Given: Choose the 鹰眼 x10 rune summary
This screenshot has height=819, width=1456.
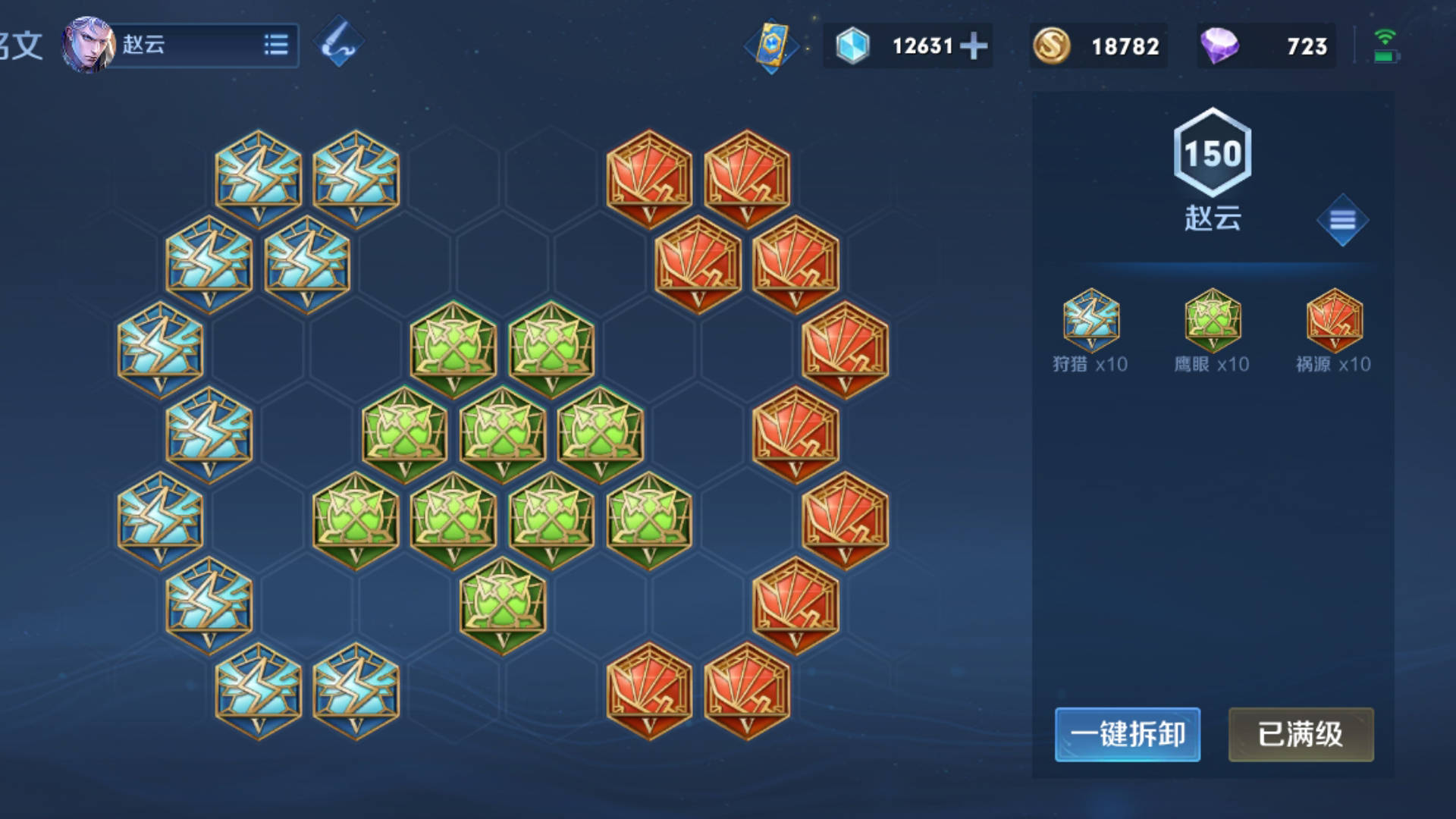Looking at the screenshot, I should click(1212, 331).
